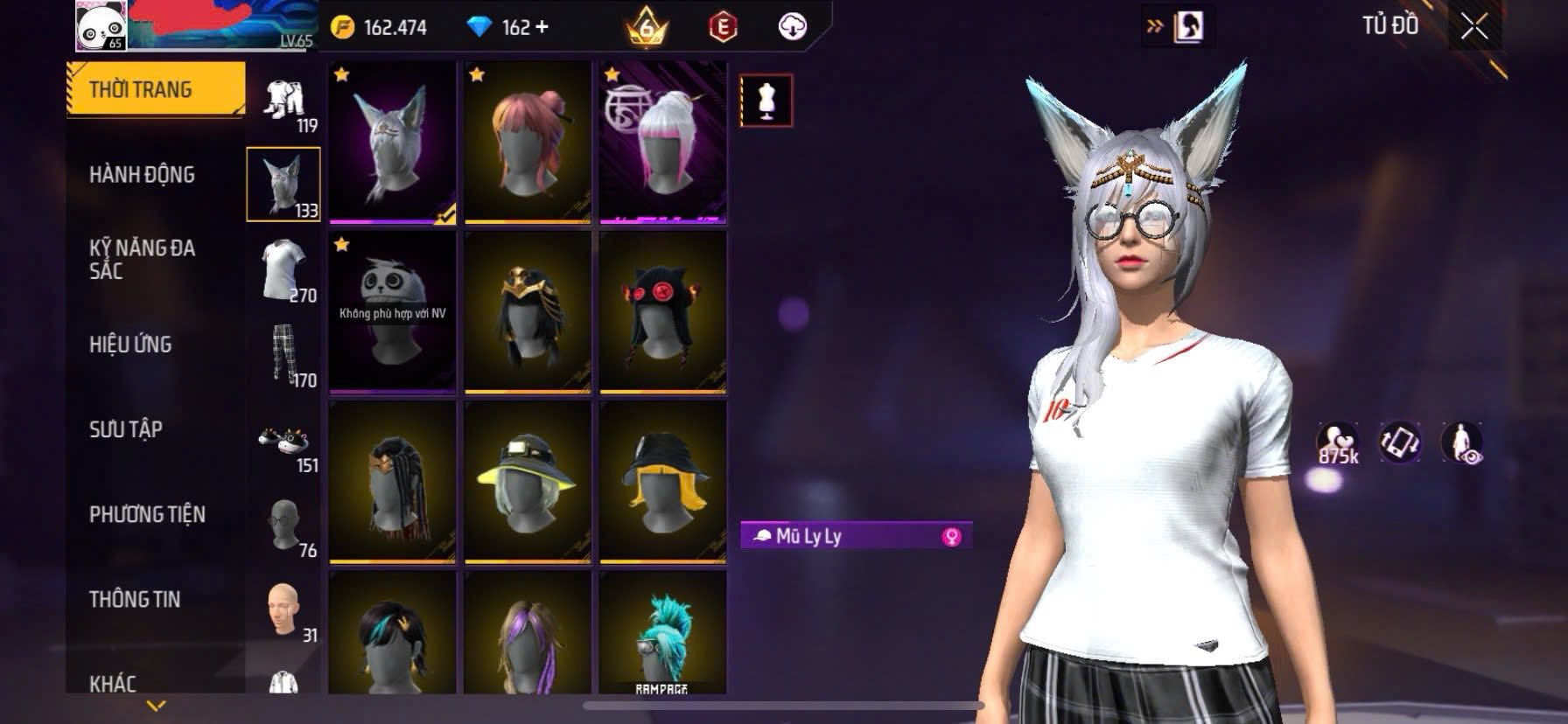
Task: Open the Thời Trang tab
Action: tap(154, 89)
